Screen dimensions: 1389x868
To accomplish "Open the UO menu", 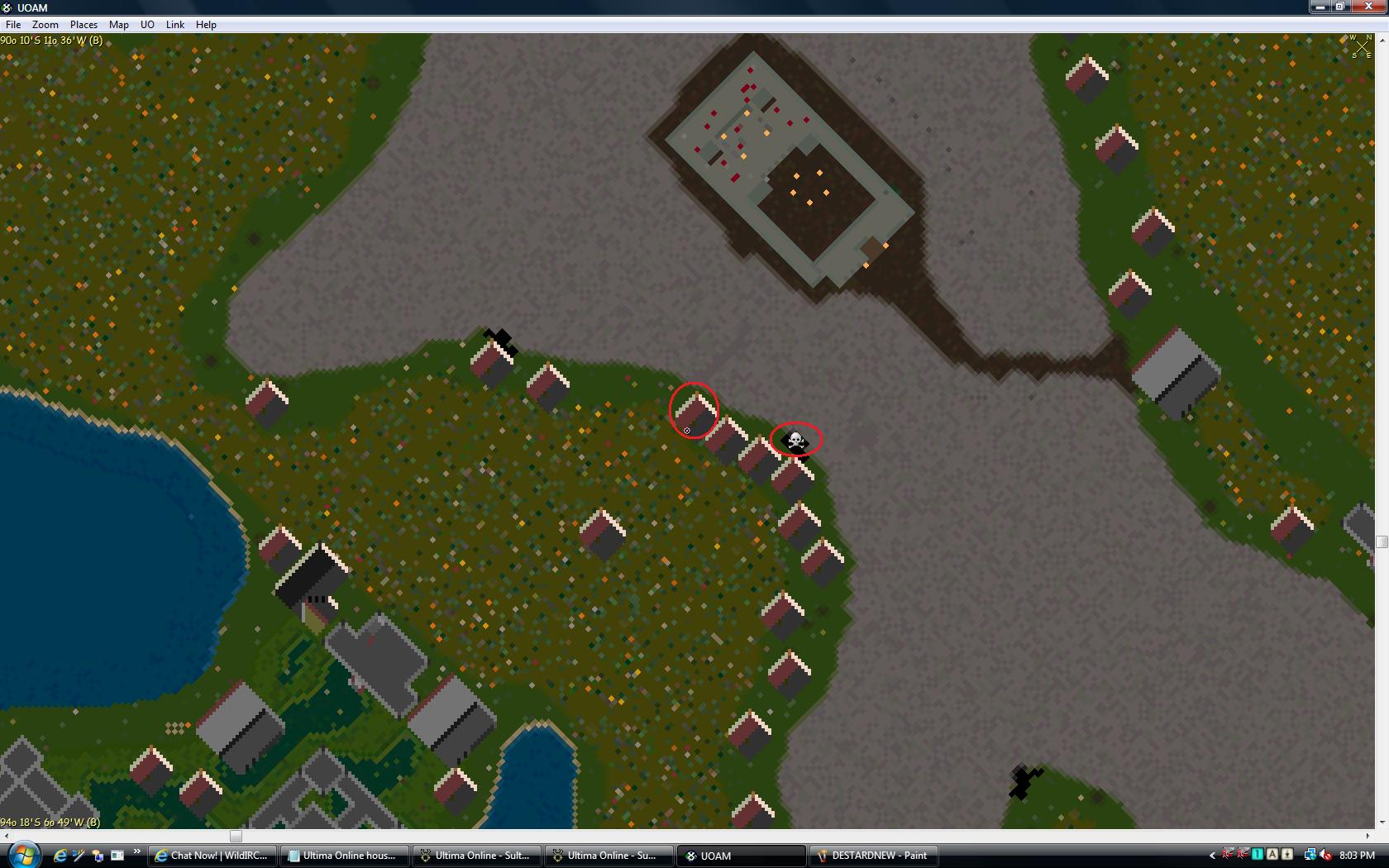I will coord(147,25).
